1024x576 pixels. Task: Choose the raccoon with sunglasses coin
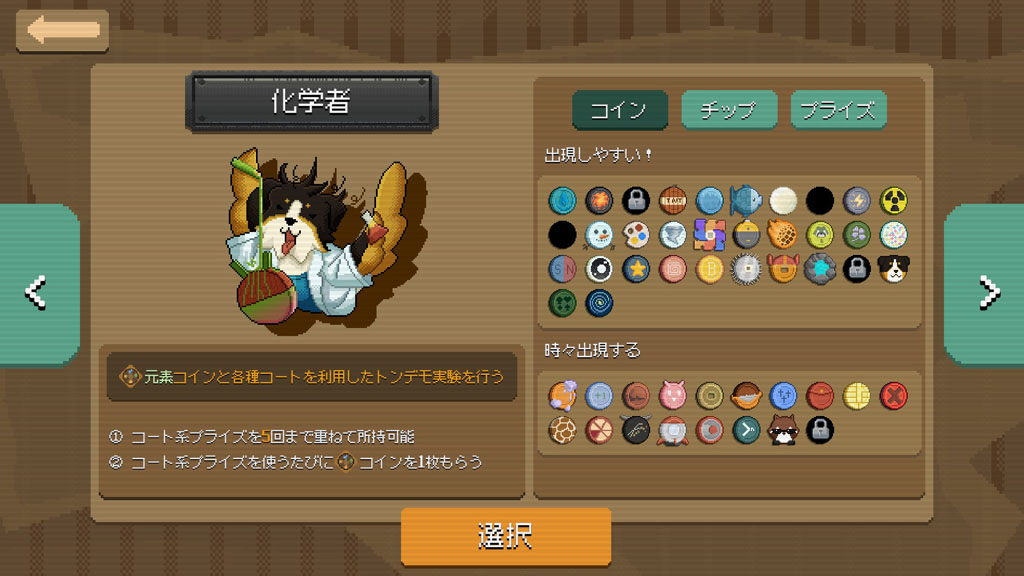[783, 431]
